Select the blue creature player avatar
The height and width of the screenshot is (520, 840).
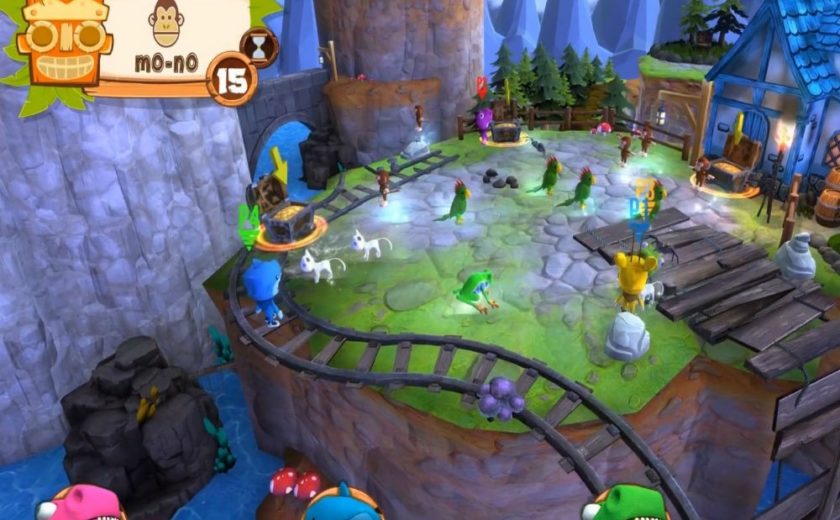click(342, 503)
